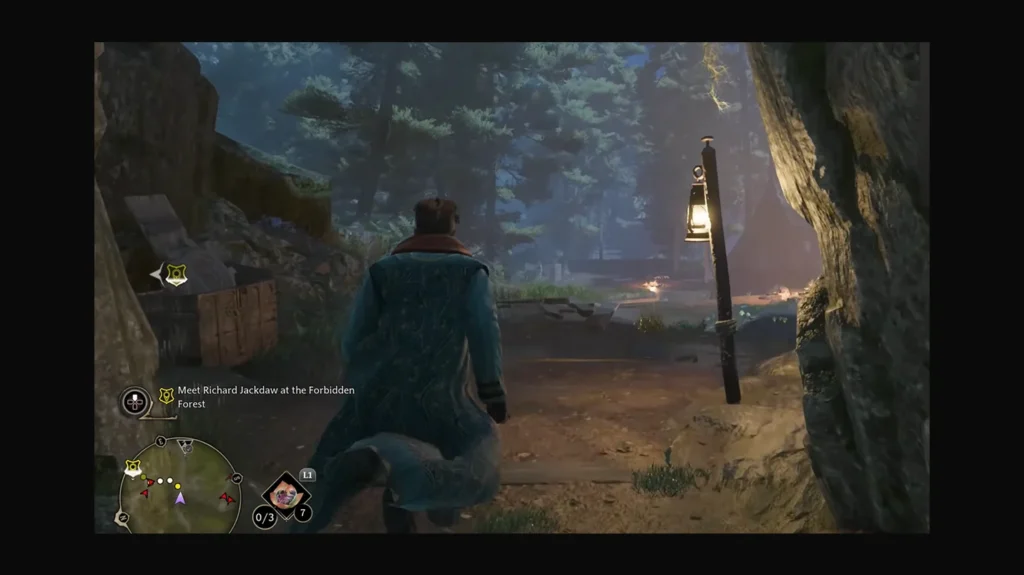Click the floating yellow quest waypoint marker
The image size is (1024, 575).
pos(176,274)
